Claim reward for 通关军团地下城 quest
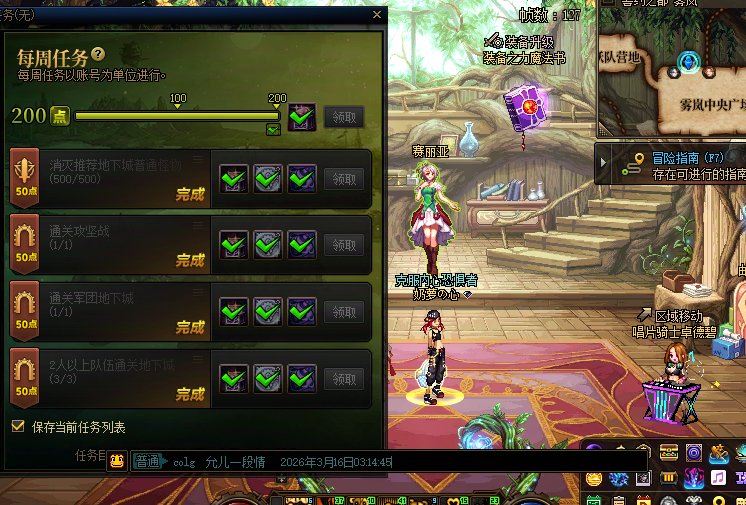Screen dimensions: 746x505 344,312
